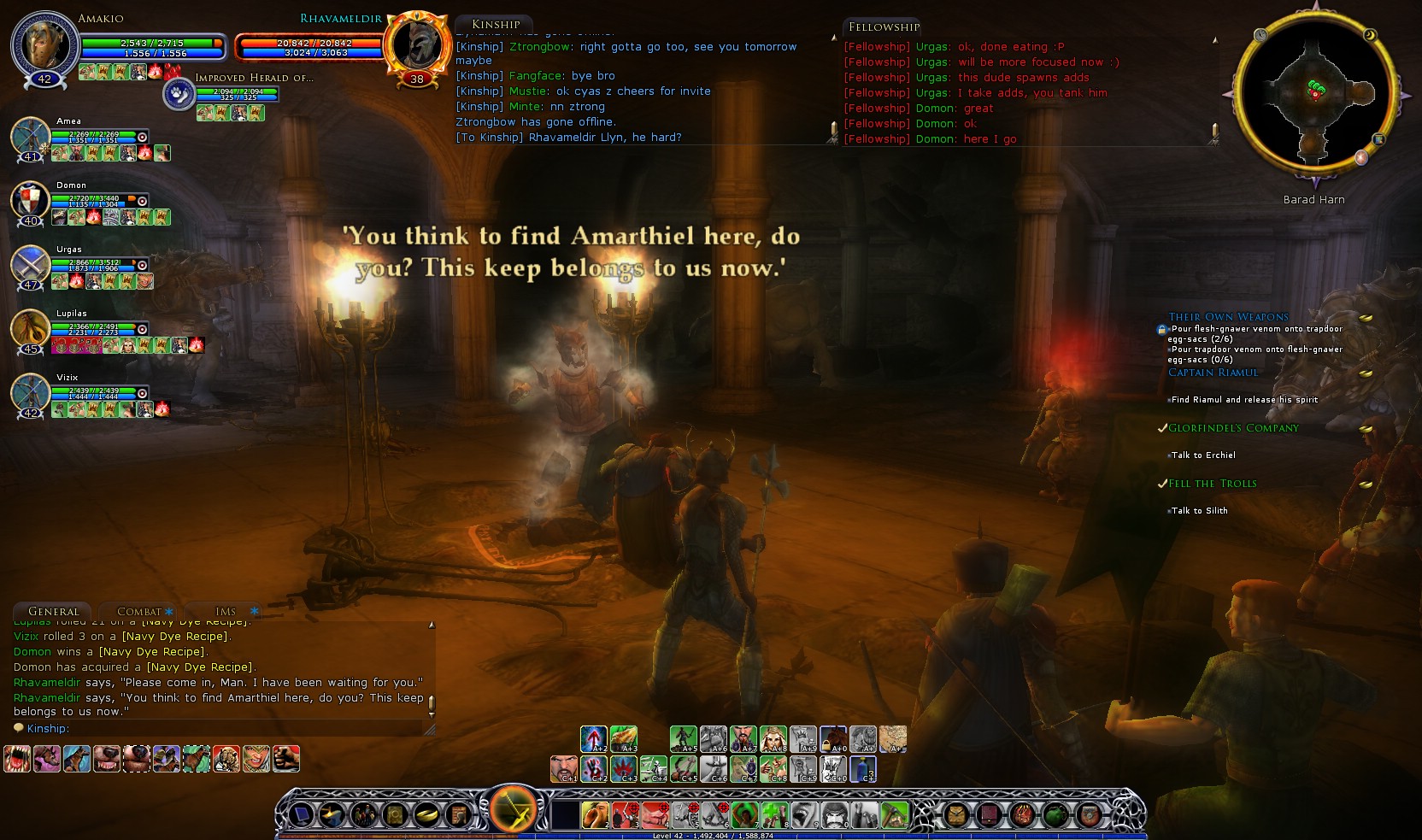
Task: Select fellowship member Amea's portrait
Action: coord(30,138)
